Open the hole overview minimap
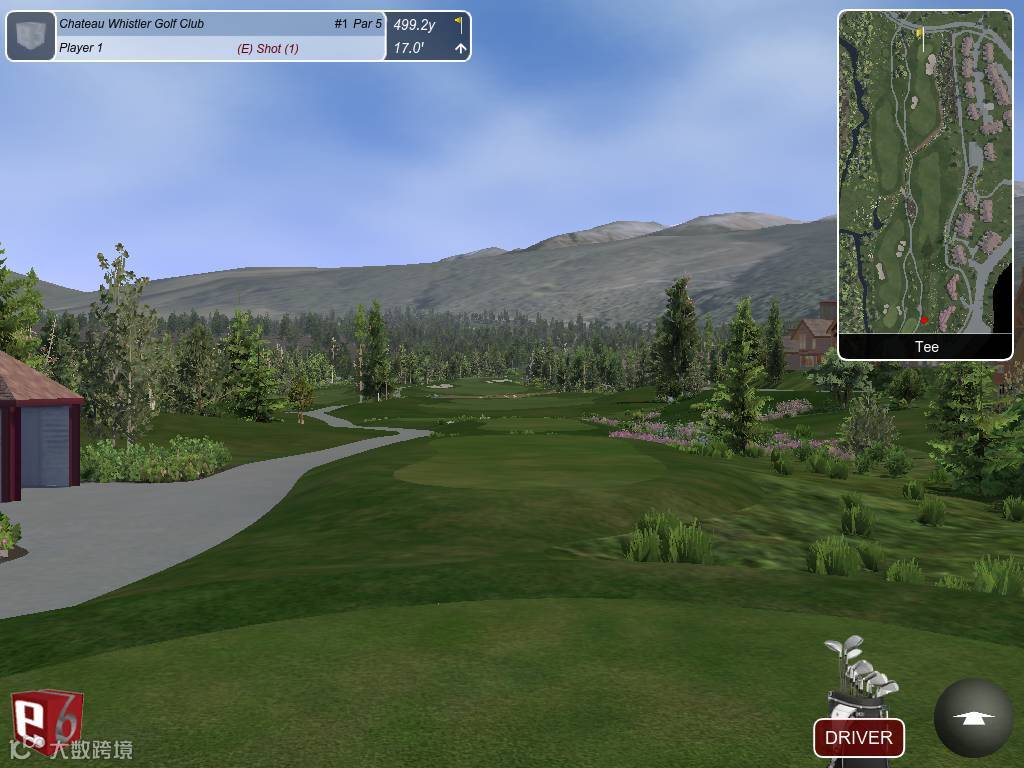1024x768 pixels. [x=925, y=172]
